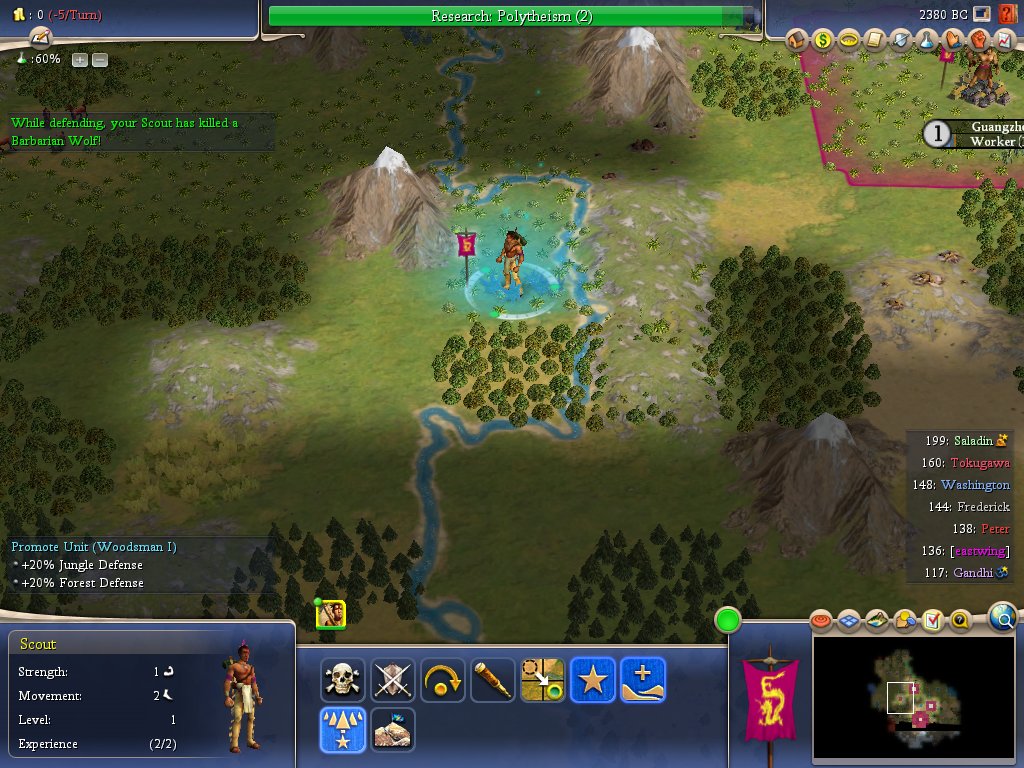Skip turn with the curved arrow button
Screen dimensions: 1024x768
(443, 680)
